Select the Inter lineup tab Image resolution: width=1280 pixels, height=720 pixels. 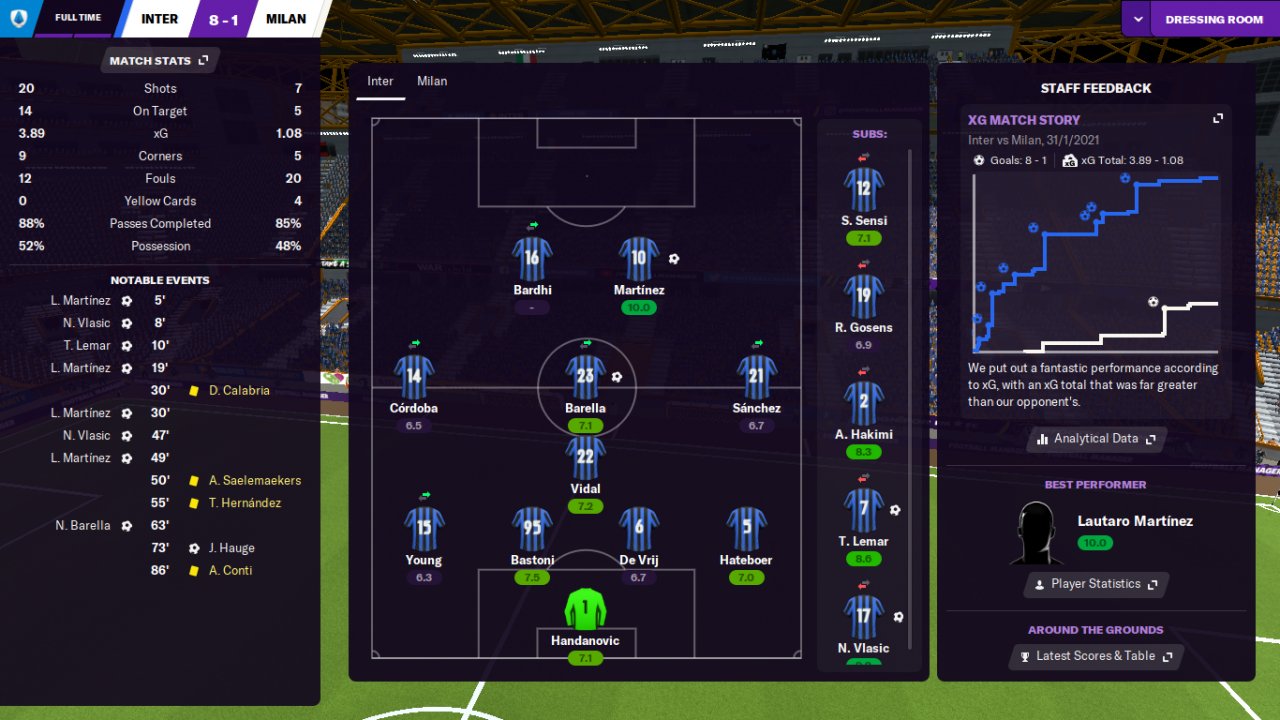click(380, 81)
